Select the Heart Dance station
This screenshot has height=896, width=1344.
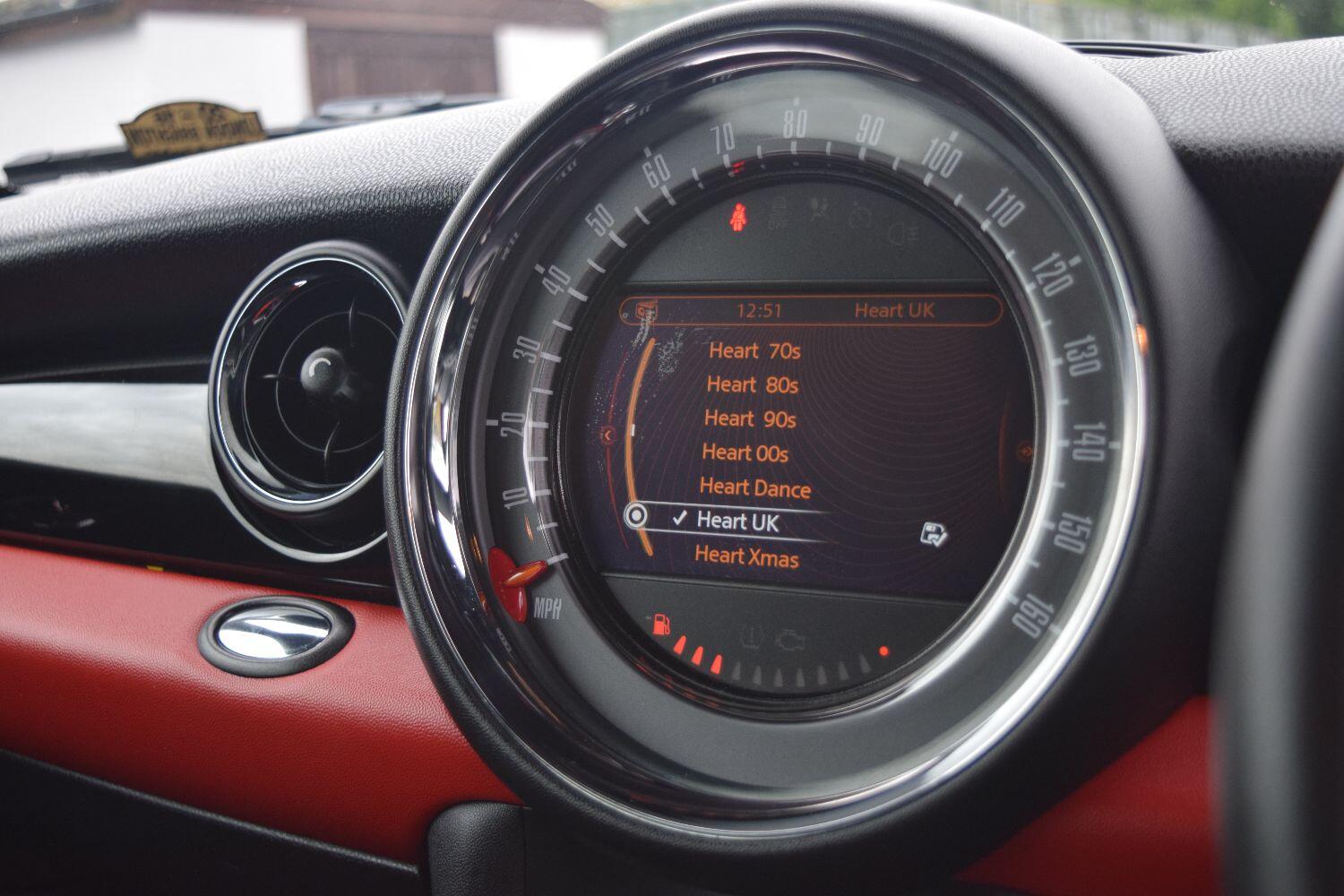(x=754, y=488)
